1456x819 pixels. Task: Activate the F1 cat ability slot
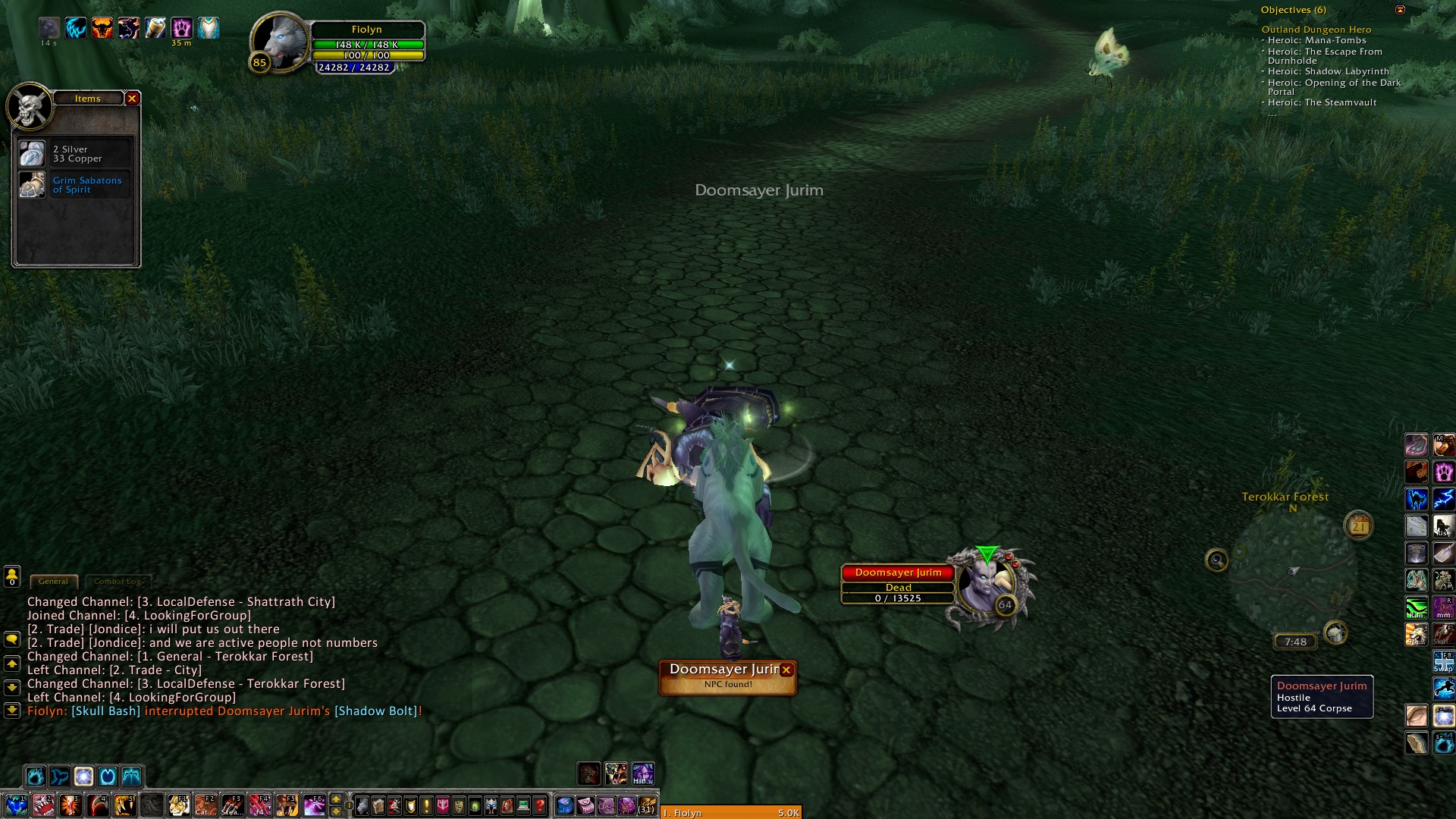click(179, 805)
